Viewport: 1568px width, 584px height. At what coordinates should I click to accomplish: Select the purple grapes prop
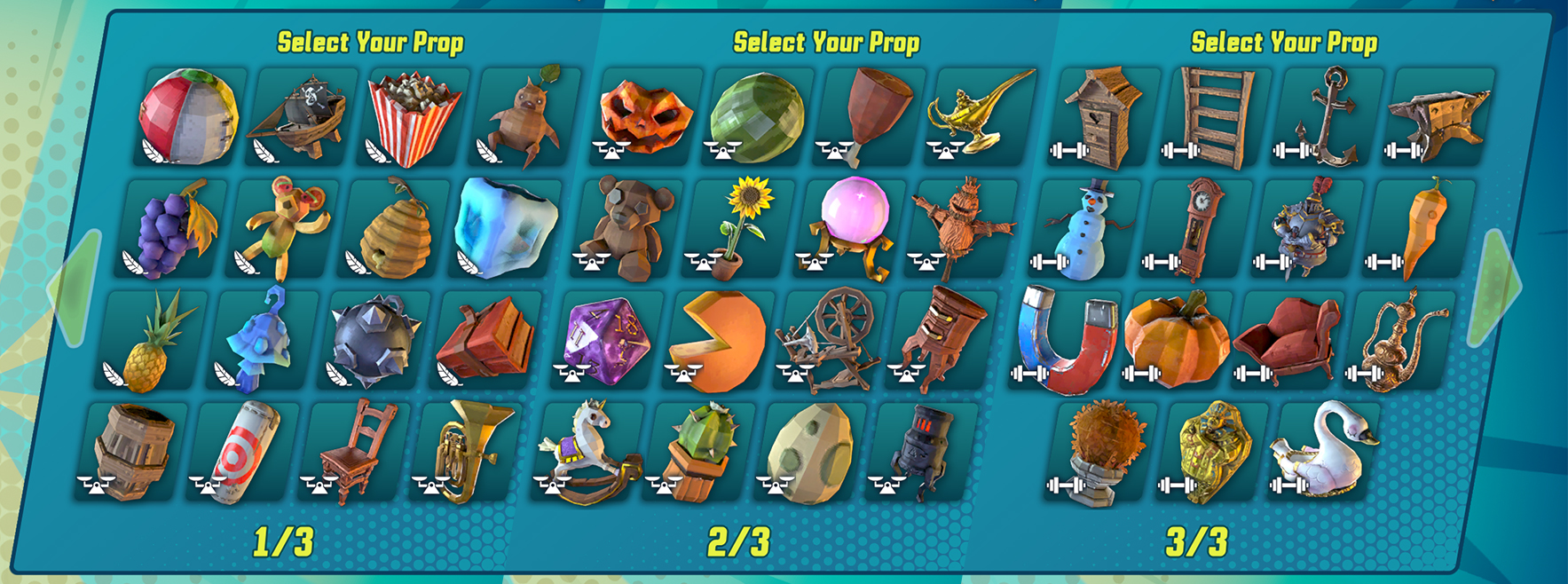click(x=172, y=229)
